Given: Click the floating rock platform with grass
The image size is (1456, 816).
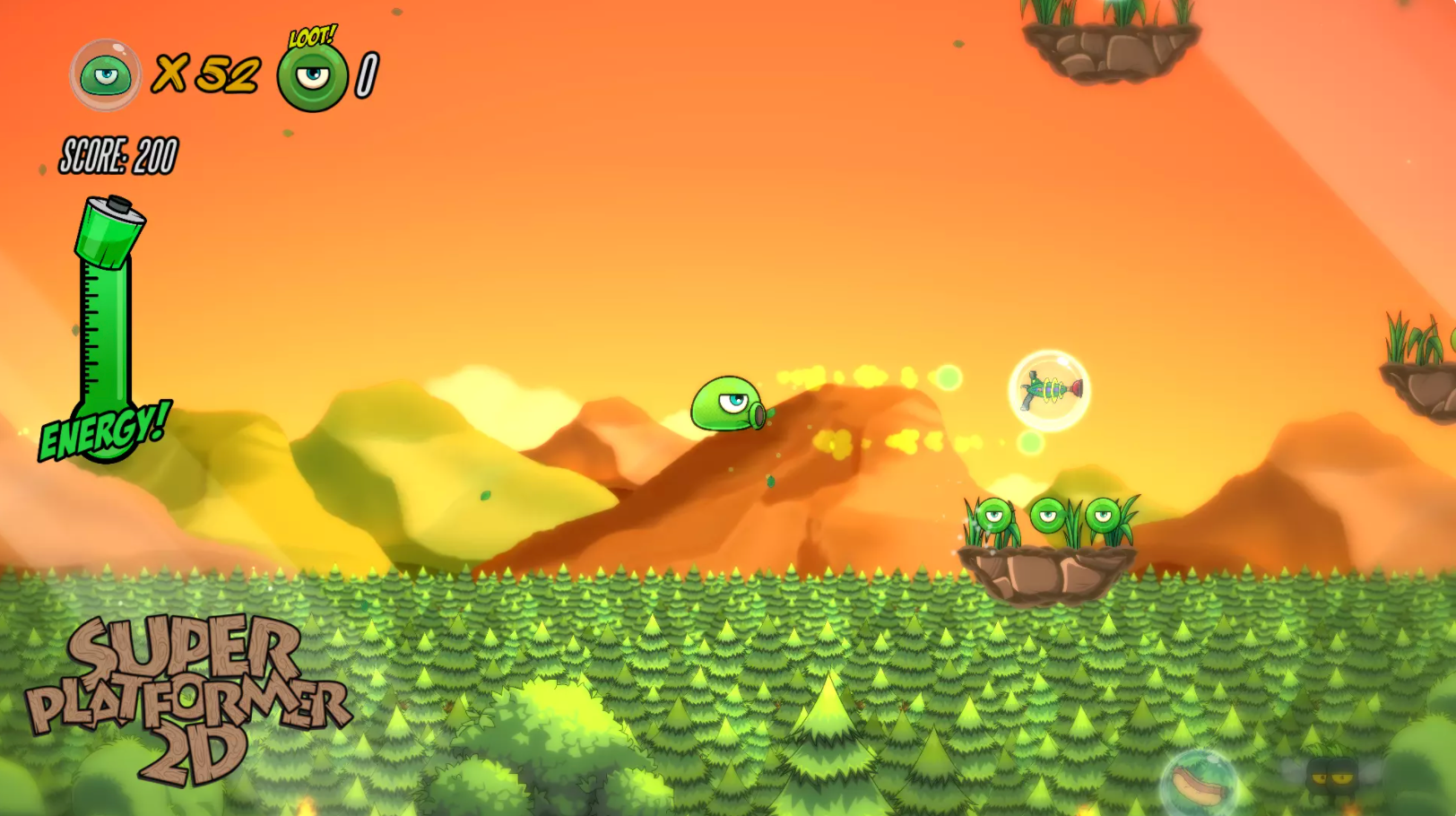Looking at the screenshot, I should coord(1049,569).
